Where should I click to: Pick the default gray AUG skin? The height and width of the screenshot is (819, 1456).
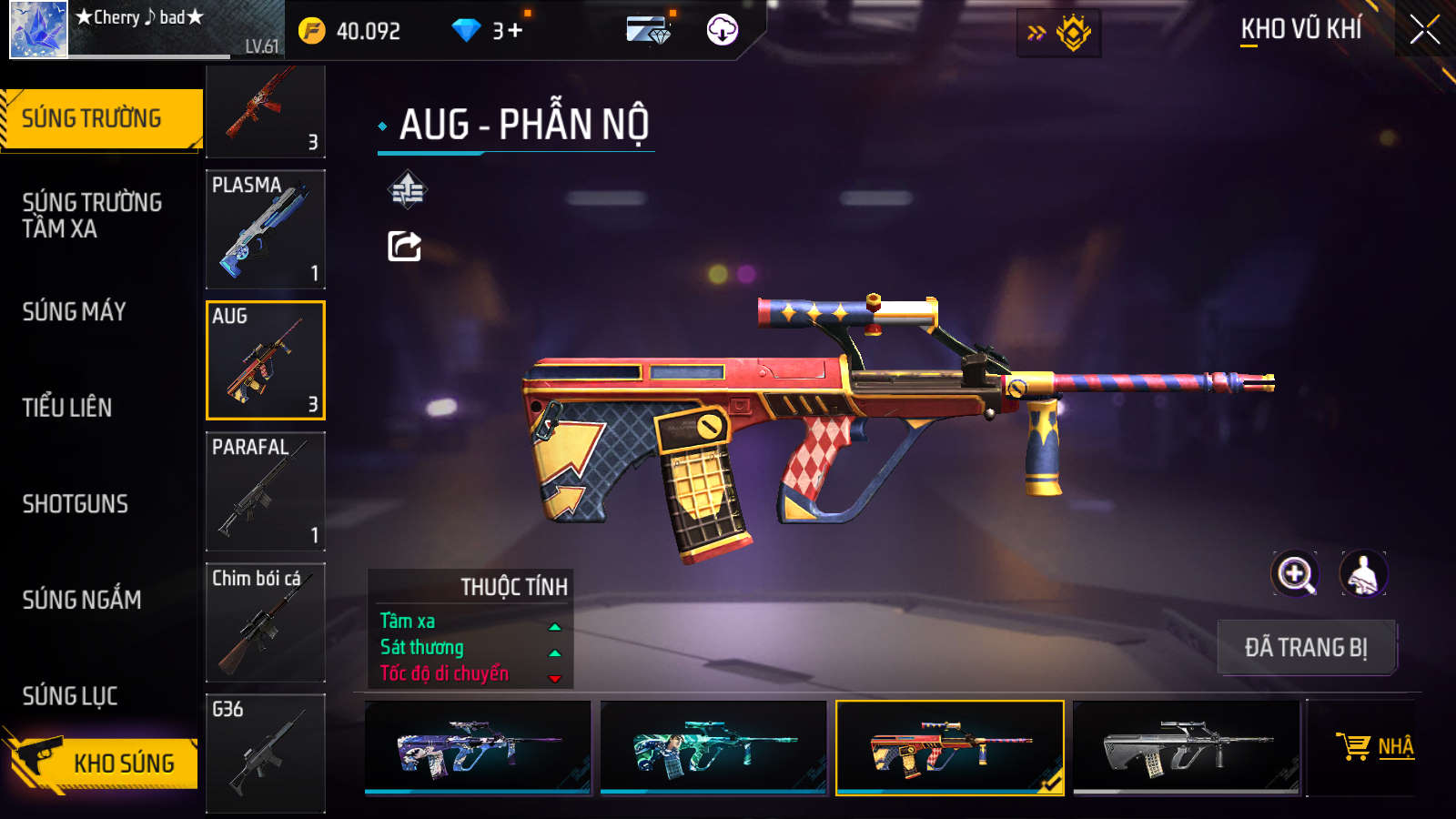pyautogui.click(x=1186, y=747)
